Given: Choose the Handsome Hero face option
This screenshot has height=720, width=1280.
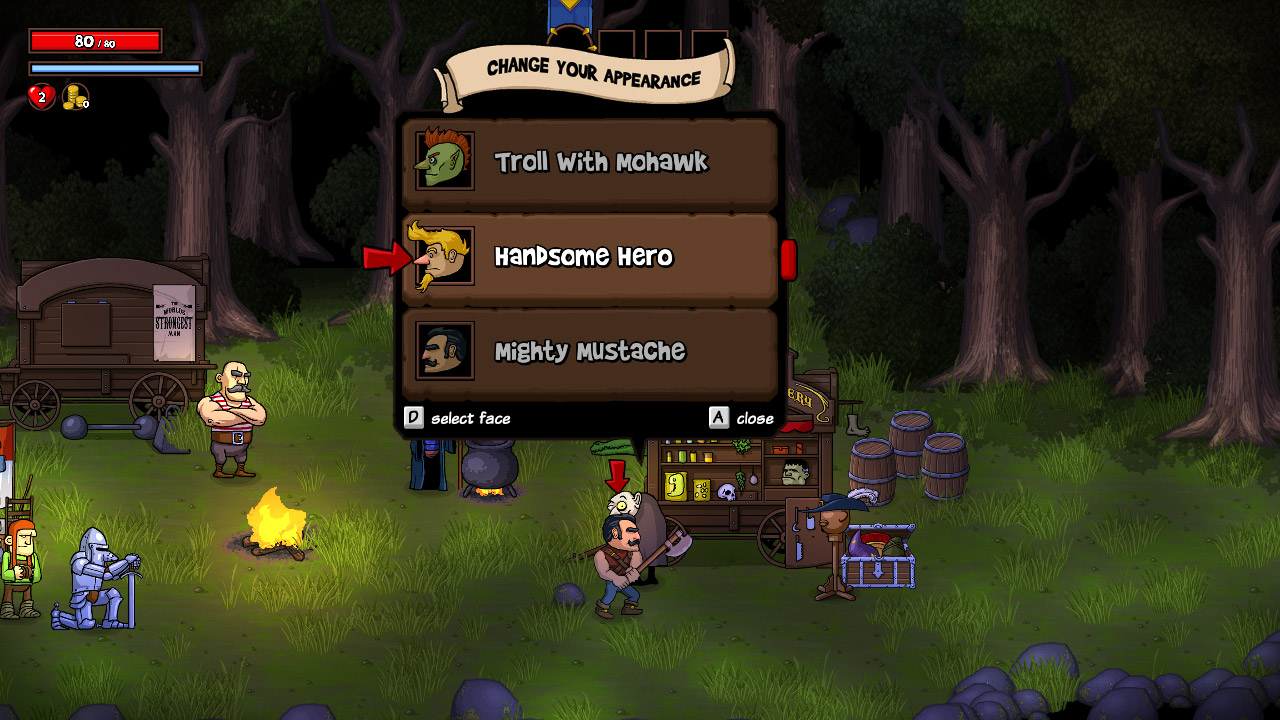Looking at the screenshot, I should coord(590,257).
